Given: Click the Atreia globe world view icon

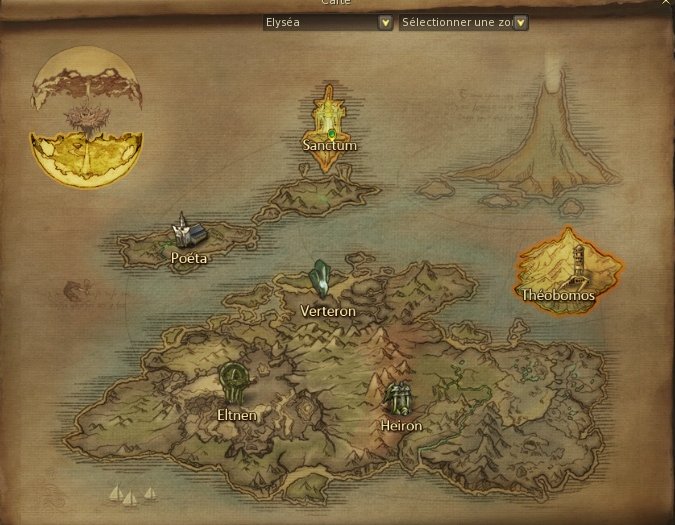Looking at the screenshot, I should click(x=87, y=122).
